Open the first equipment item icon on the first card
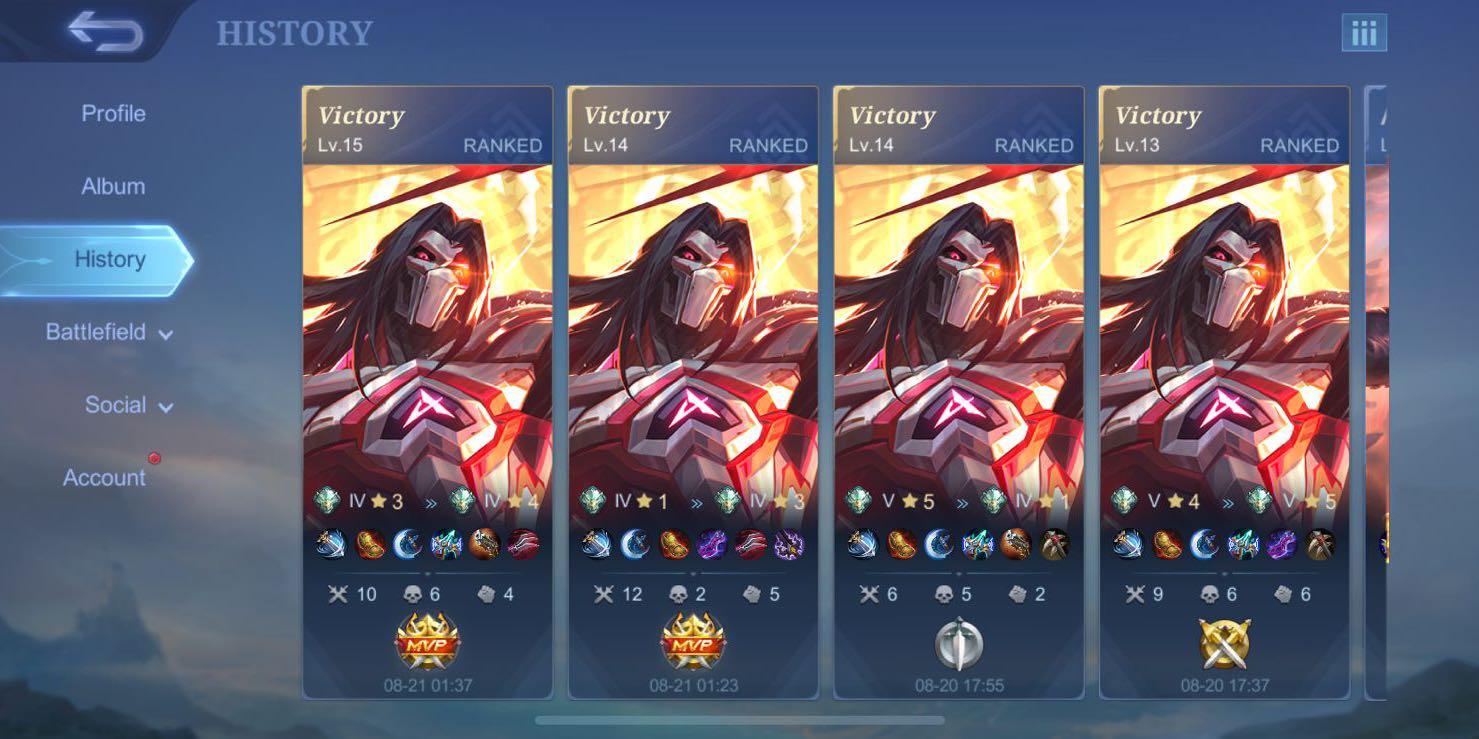 click(330, 541)
